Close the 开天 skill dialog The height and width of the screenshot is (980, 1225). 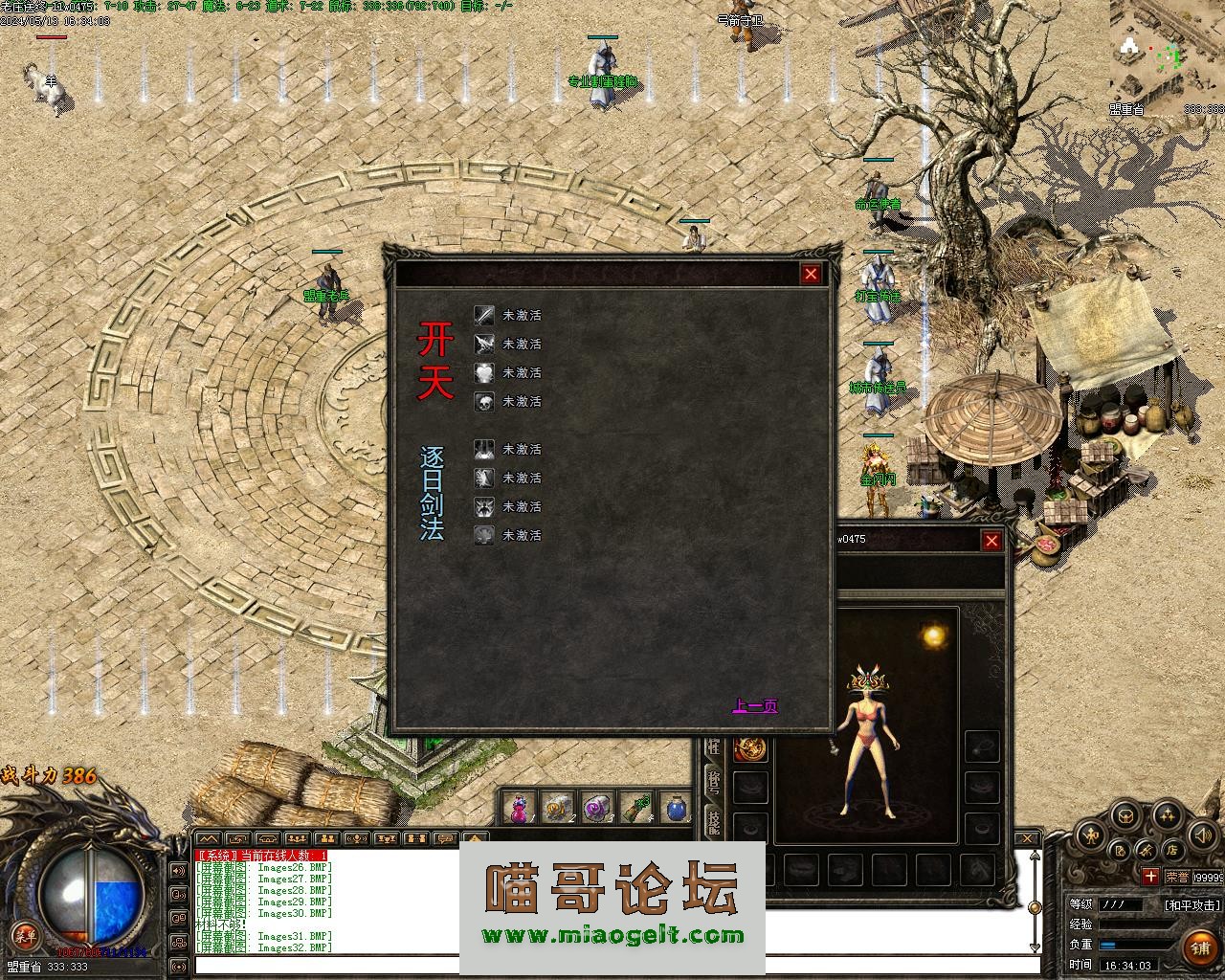811,275
